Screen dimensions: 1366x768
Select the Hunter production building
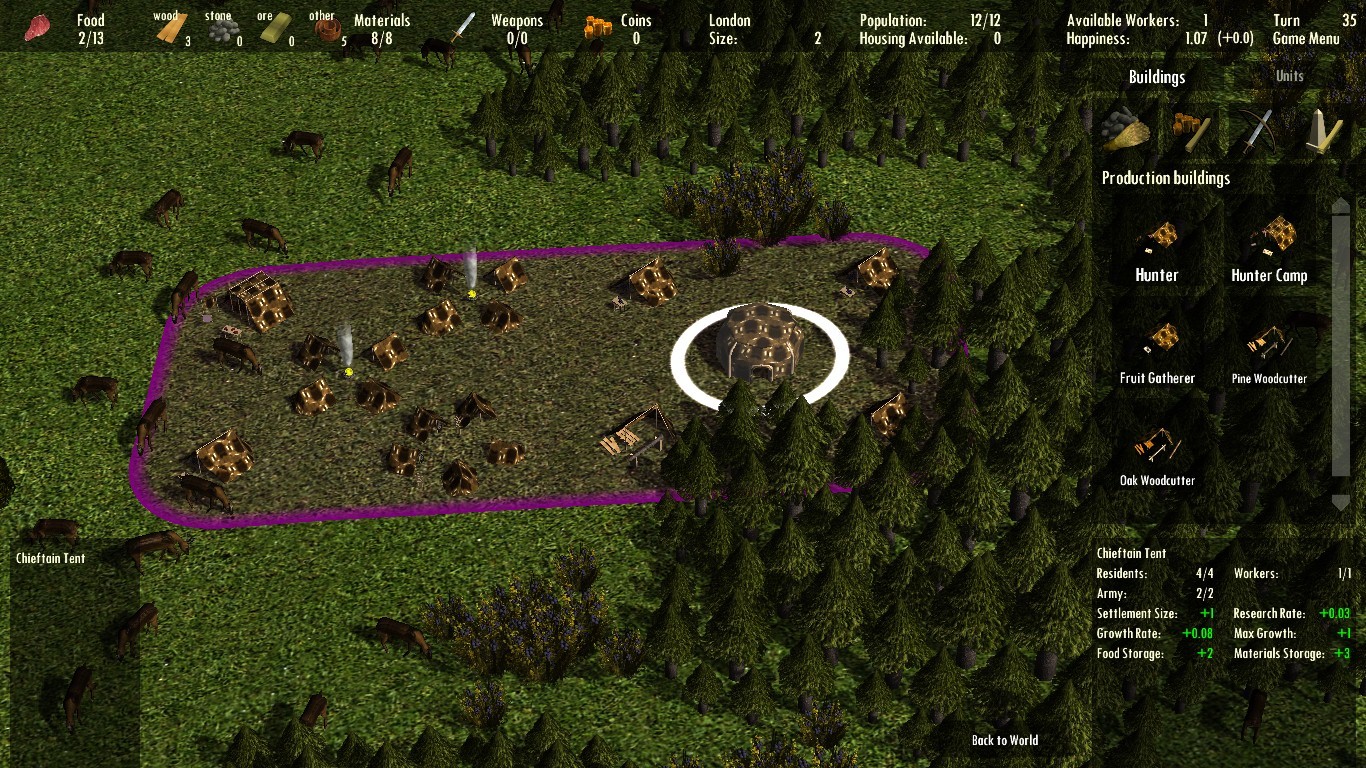click(1157, 250)
